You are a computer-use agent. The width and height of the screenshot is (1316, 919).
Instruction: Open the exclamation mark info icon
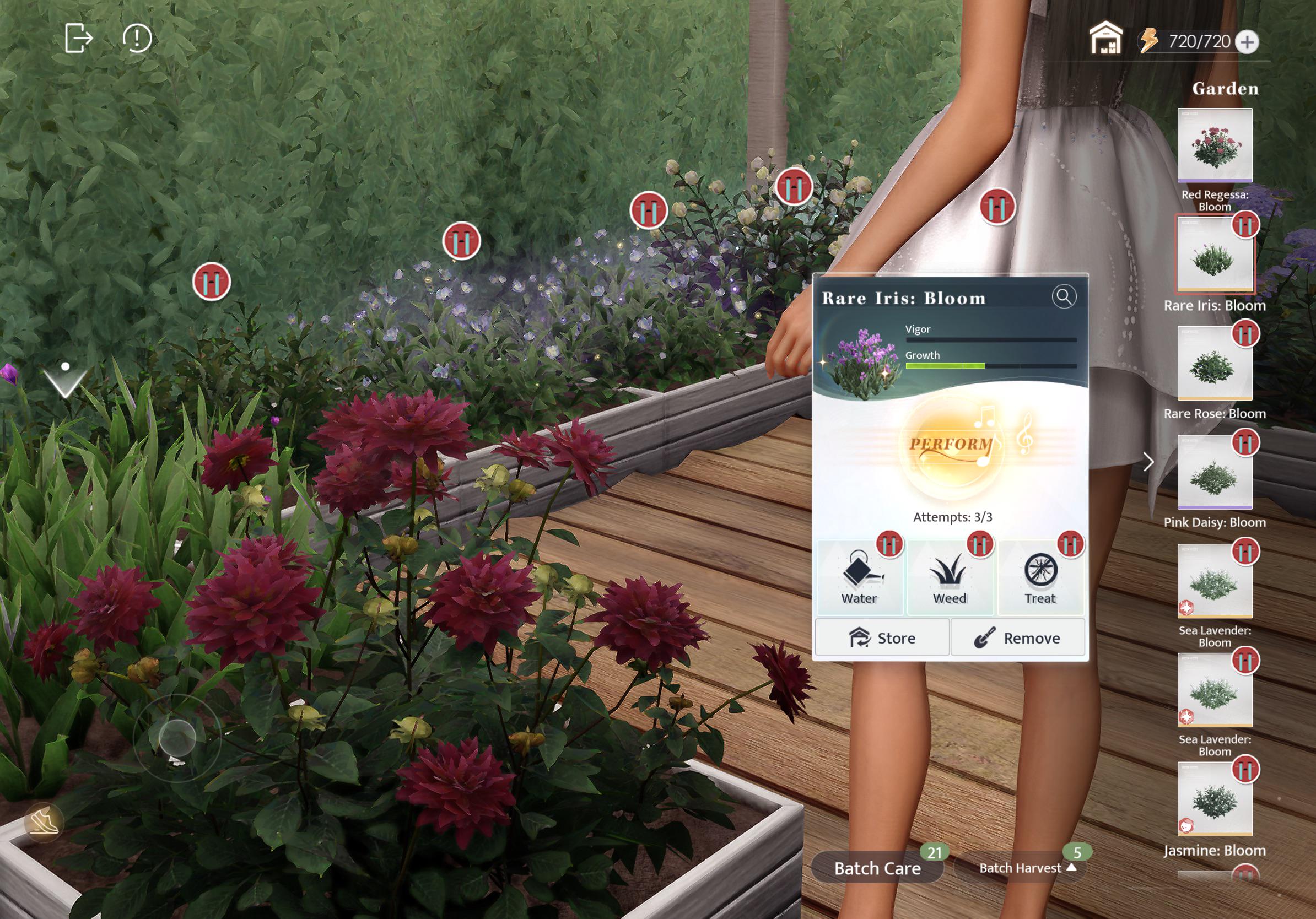(x=137, y=39)
